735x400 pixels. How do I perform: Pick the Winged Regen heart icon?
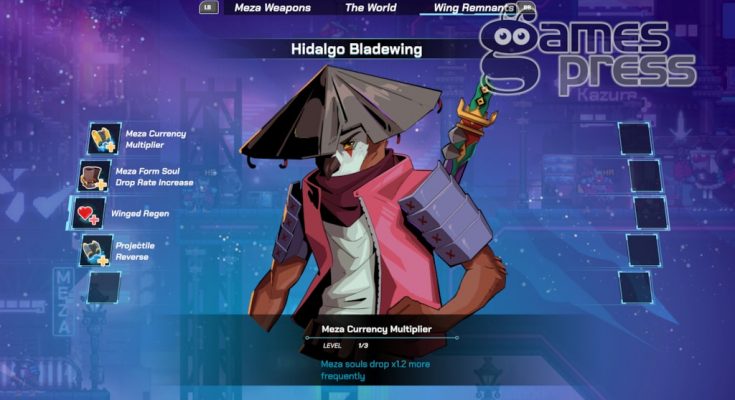click(88, 212)
